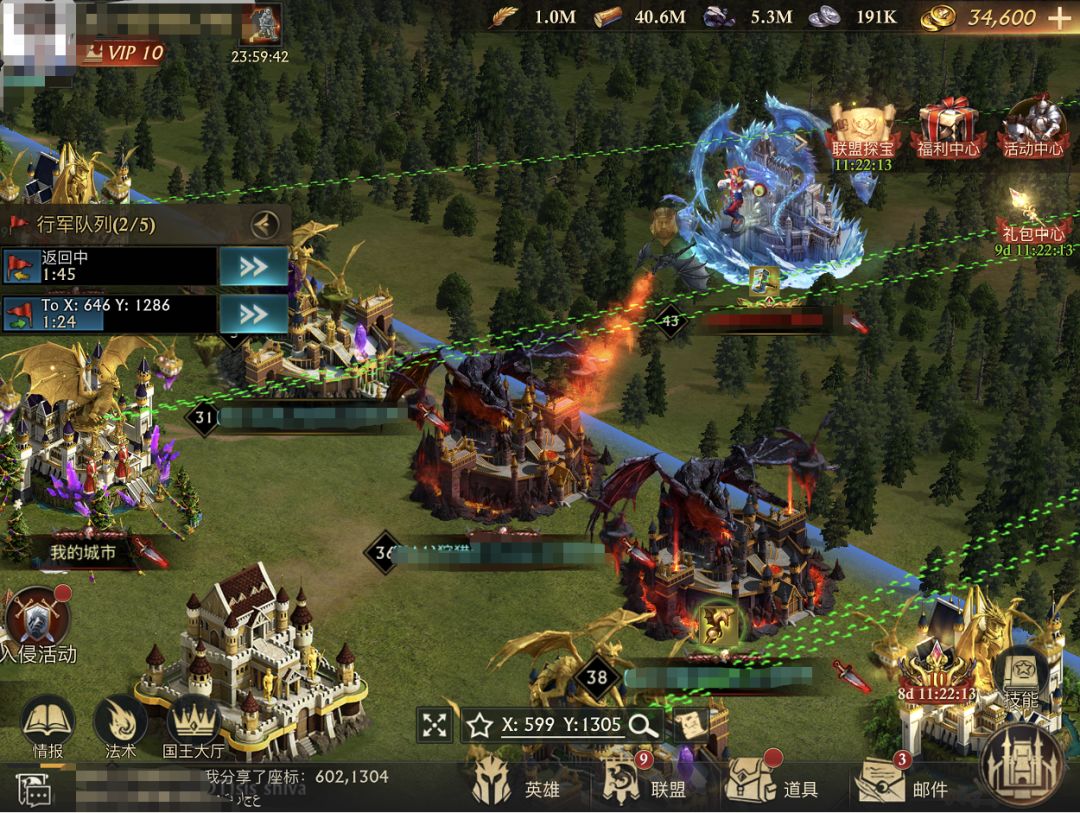Open the 技能 skills button
The image size is (1080, 813).
pos(1021,678)
